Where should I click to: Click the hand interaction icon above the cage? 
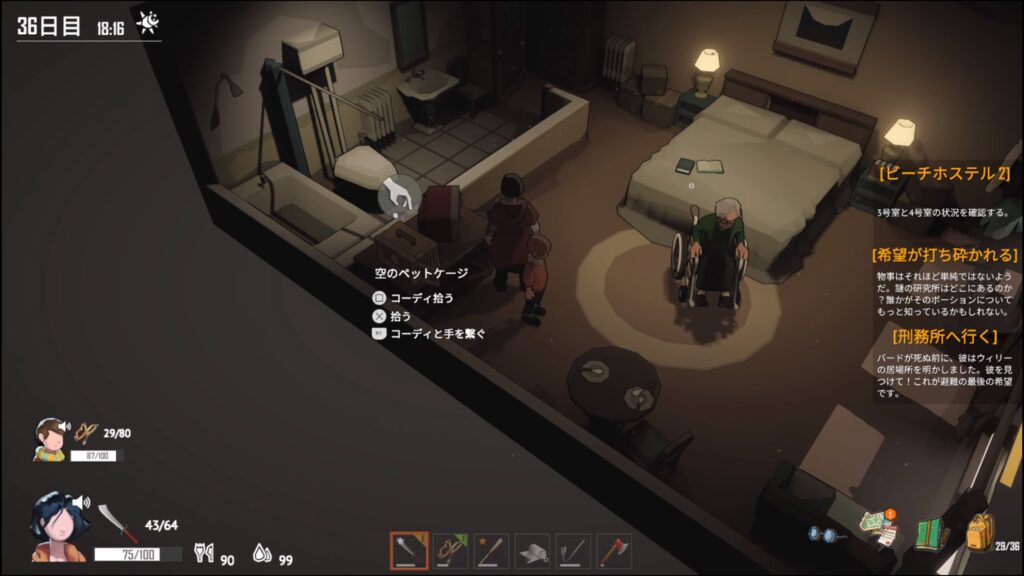(x=399, y=194)
